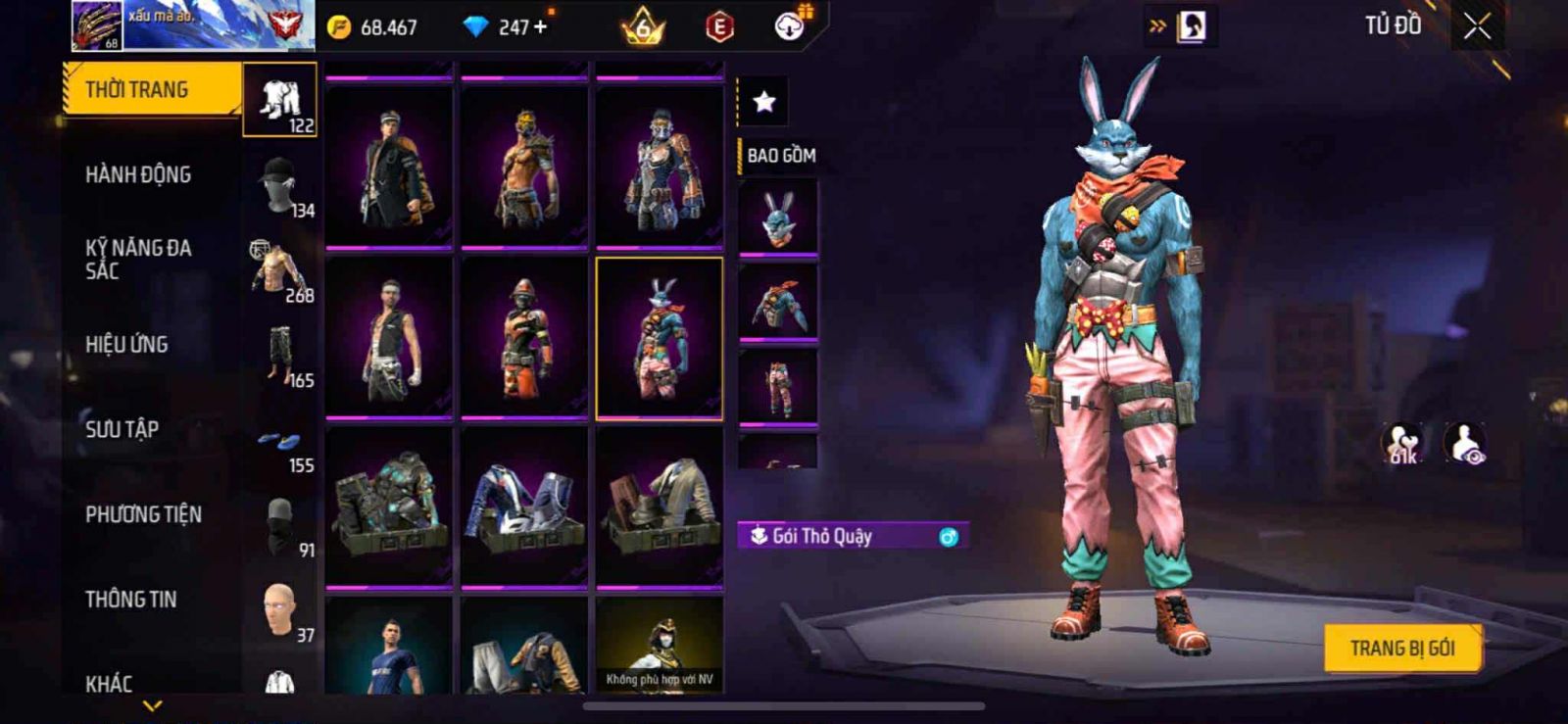The height and width of the screenshot is (724, 1568).
Task: Add diamonds using the plus button
Action: click(x=540, y=27)
